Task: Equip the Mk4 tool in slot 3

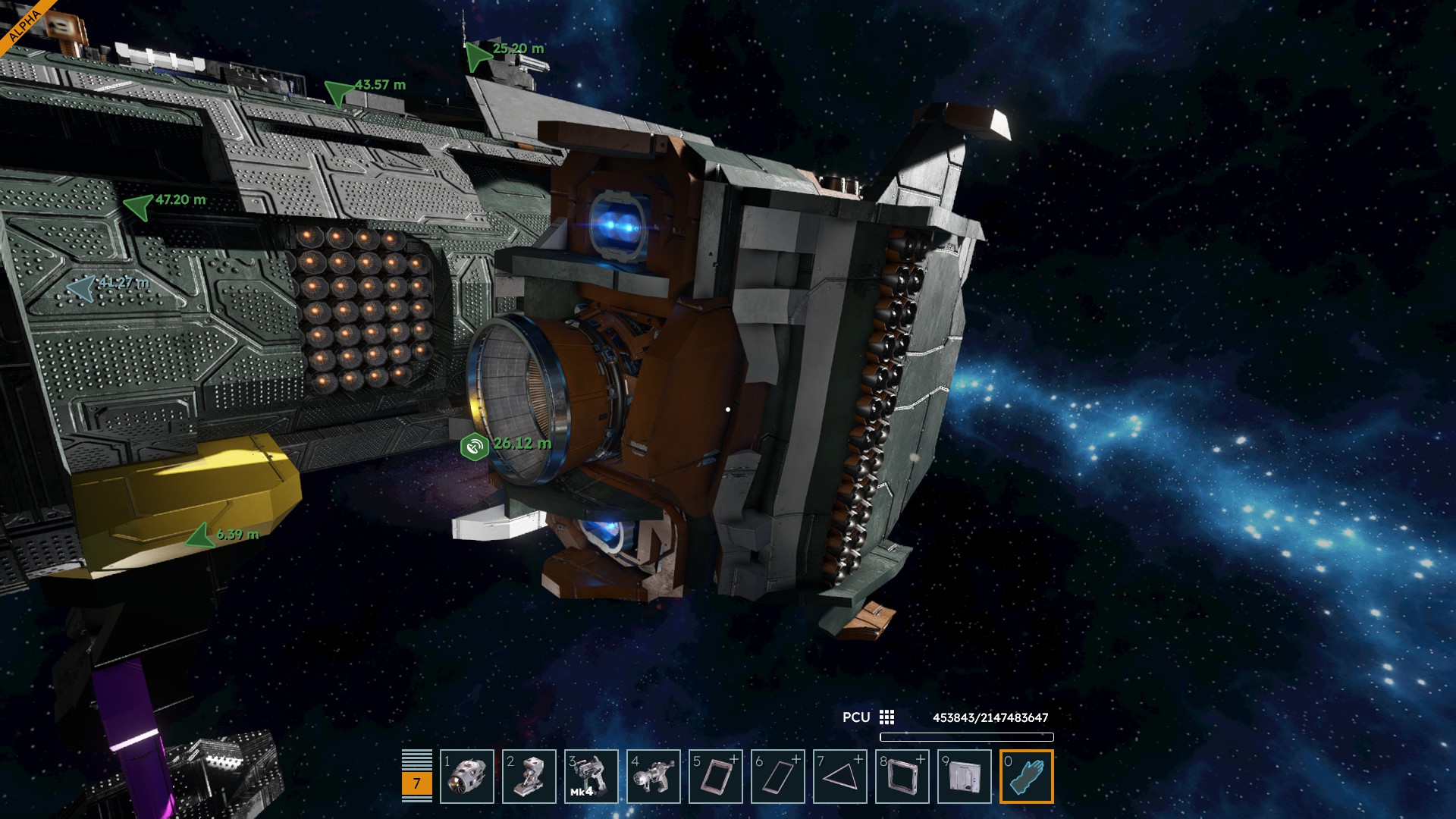Action: click(x=591, y=777)
